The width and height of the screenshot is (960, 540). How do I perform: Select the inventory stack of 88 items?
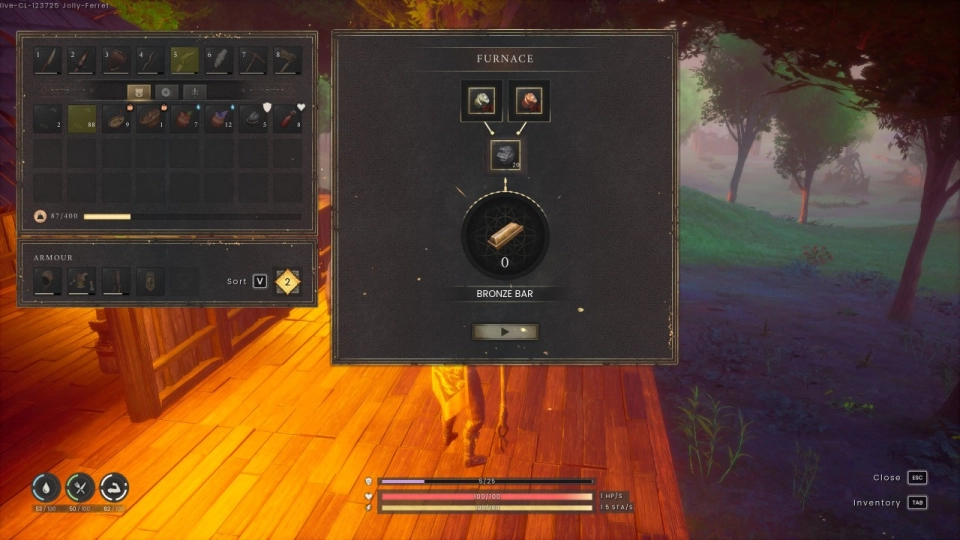point(82,119)
